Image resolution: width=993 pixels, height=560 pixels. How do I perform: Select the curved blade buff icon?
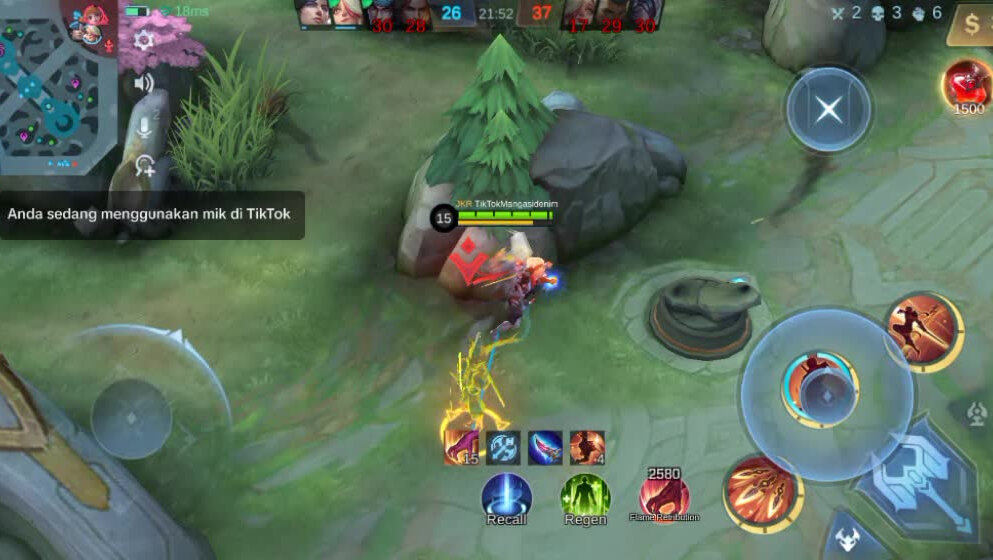pyautogui.click(x=545, y=448)
